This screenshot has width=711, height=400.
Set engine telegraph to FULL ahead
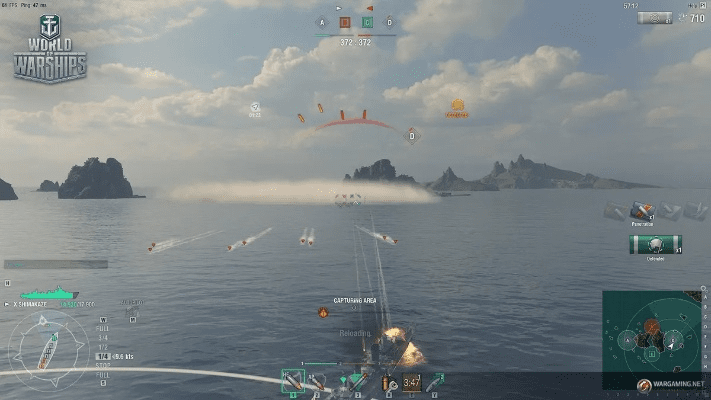pyautogui.click(x=102, y=329)
